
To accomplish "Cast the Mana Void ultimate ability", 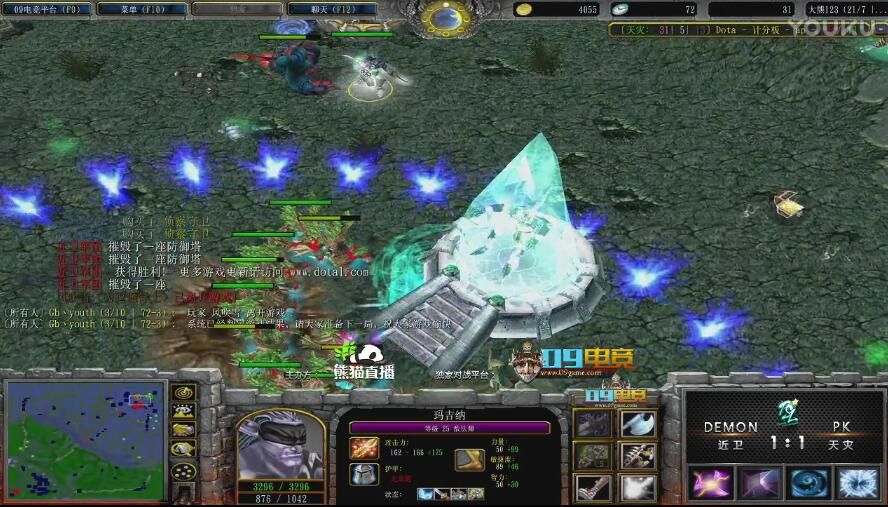I will point(857,484).
